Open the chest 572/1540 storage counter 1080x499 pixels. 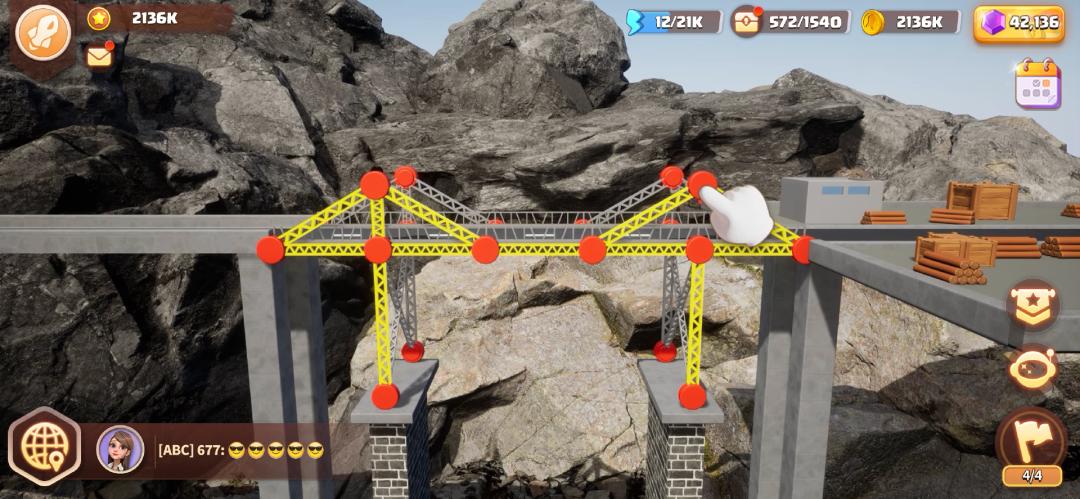click(791, 22)
